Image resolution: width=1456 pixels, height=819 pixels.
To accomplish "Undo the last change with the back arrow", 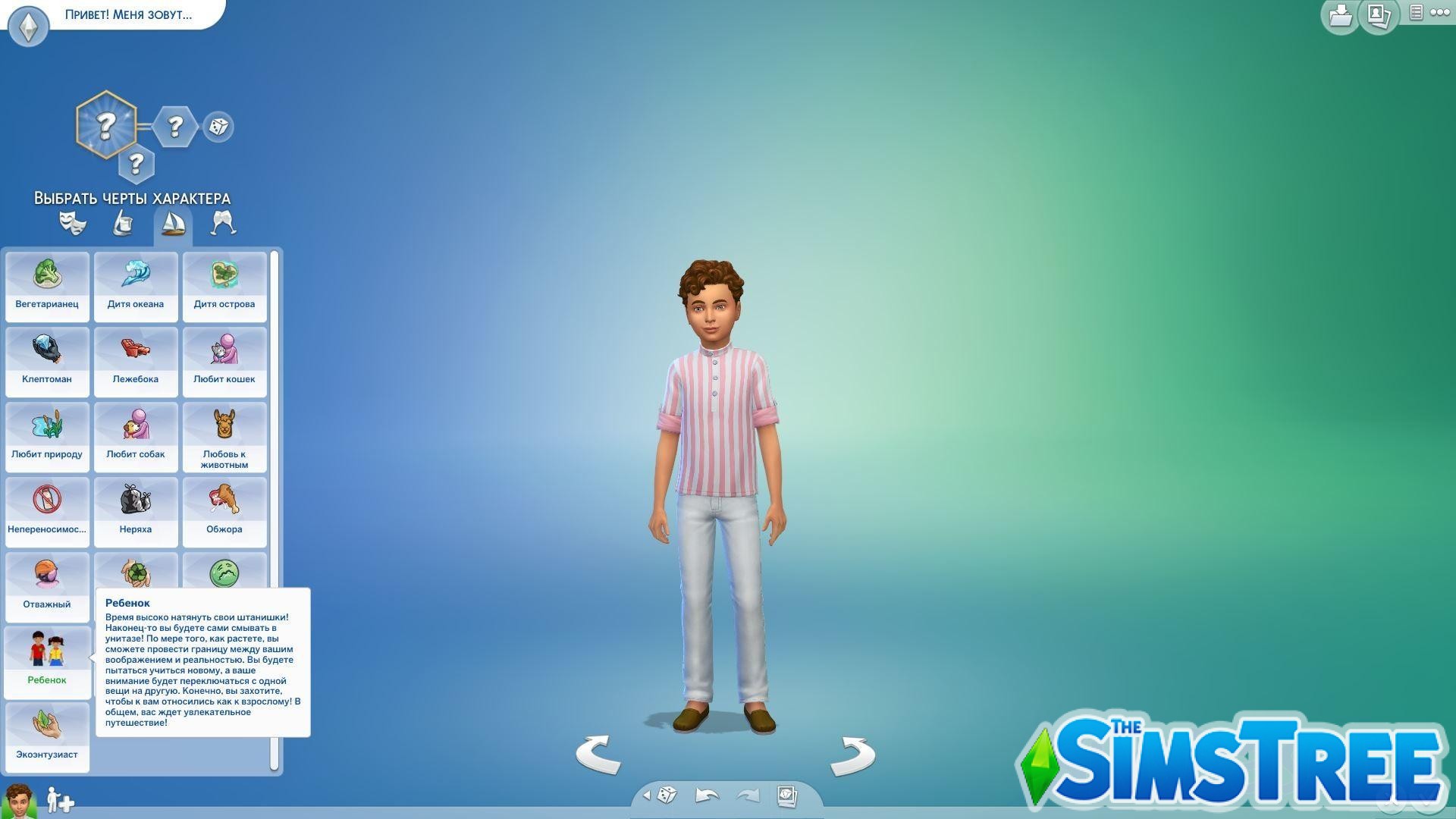I will pos(707,795).
